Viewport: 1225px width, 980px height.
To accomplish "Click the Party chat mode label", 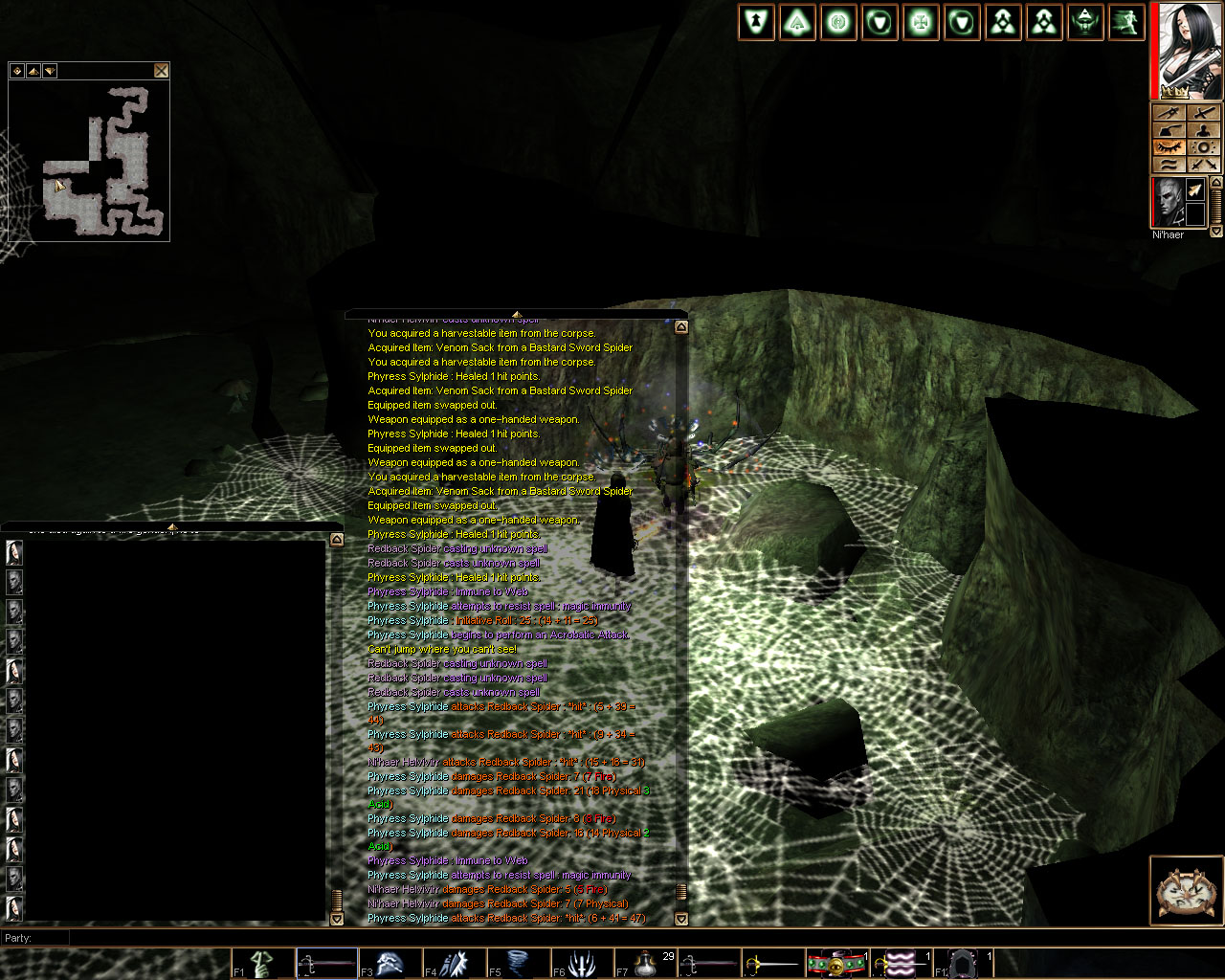I will [x=19, y=939].
